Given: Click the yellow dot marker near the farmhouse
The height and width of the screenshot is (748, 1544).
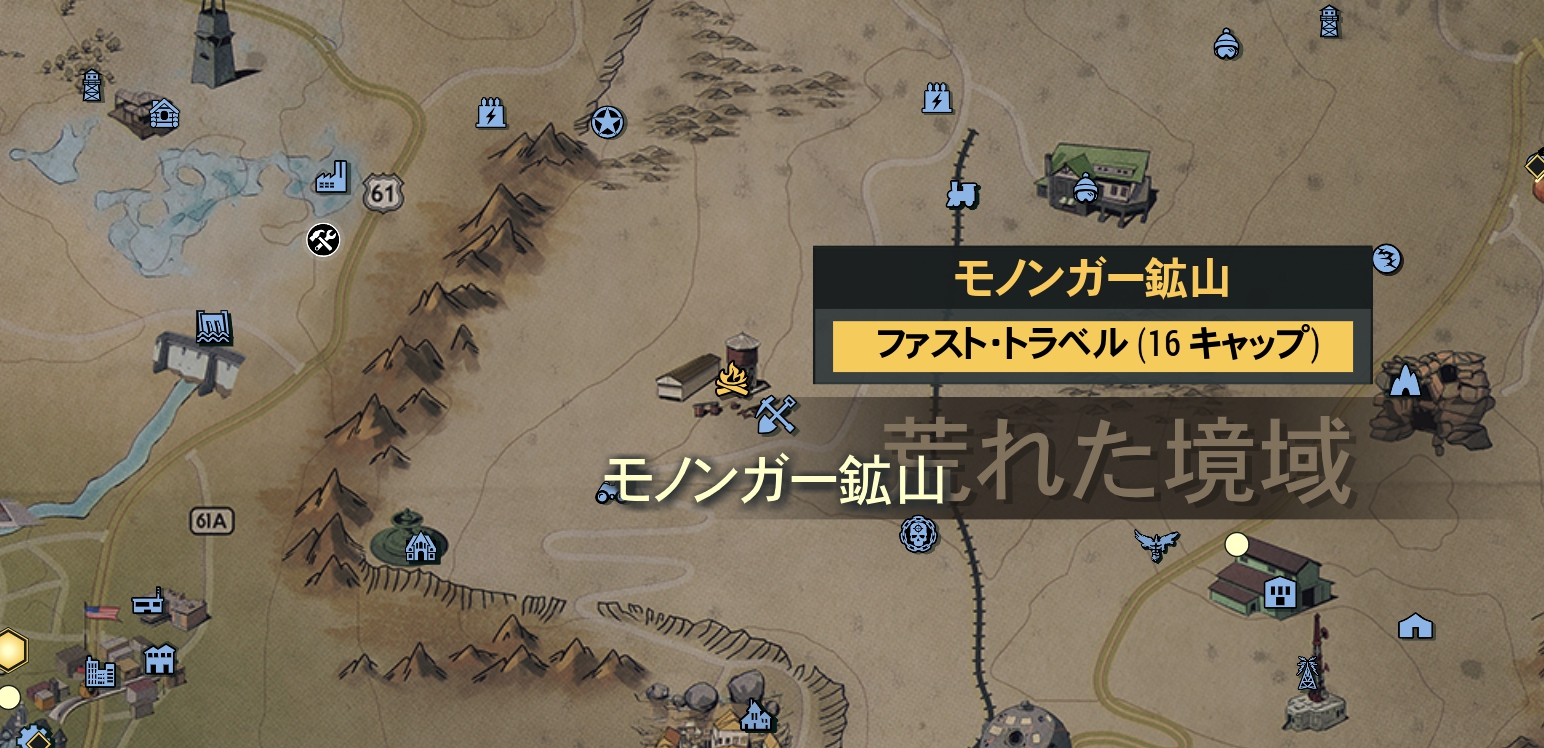Looking at the screenshot, I should pyautogui.click(x=1236, y=544).
